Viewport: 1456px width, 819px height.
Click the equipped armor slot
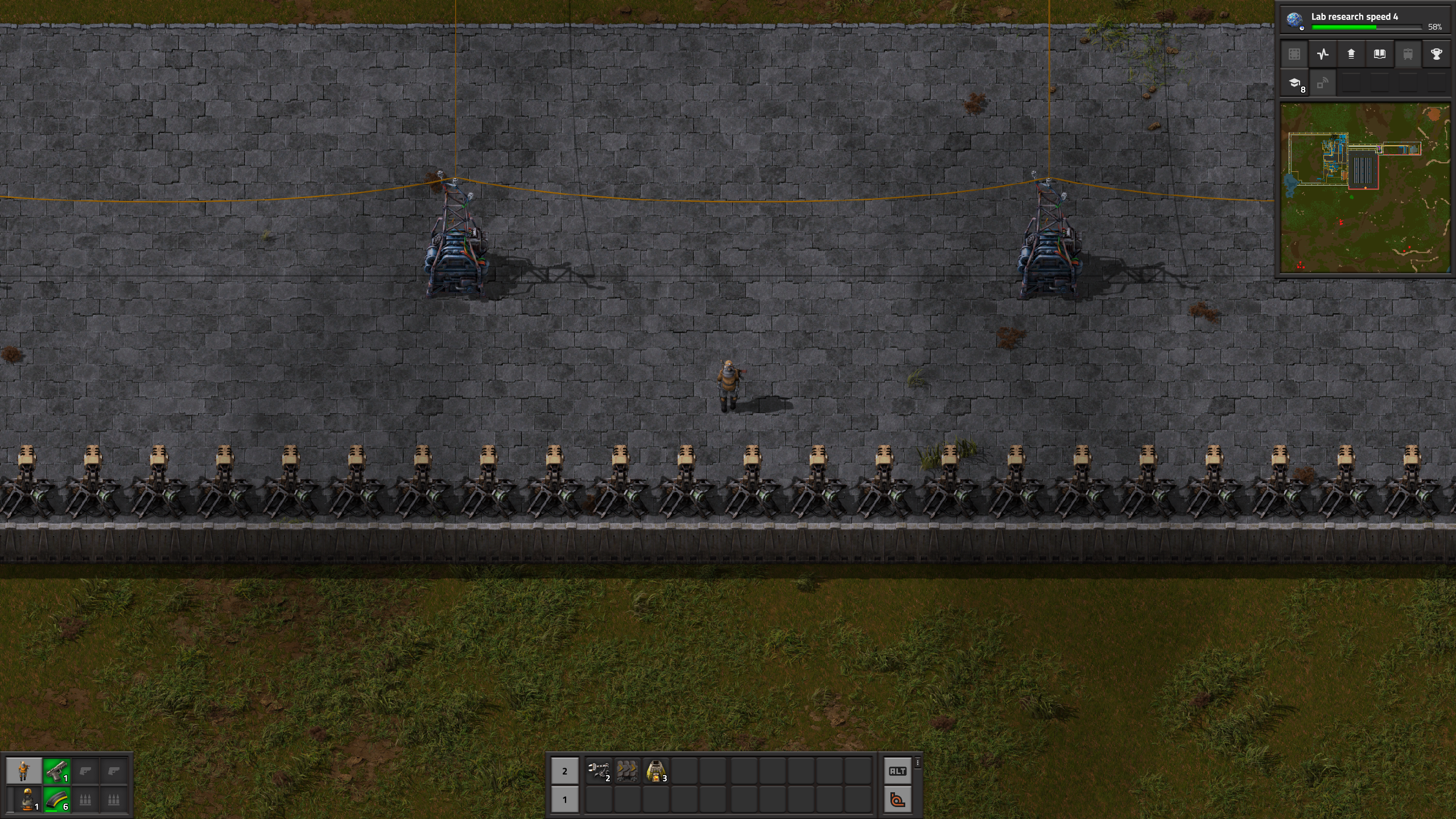point(27,800)
